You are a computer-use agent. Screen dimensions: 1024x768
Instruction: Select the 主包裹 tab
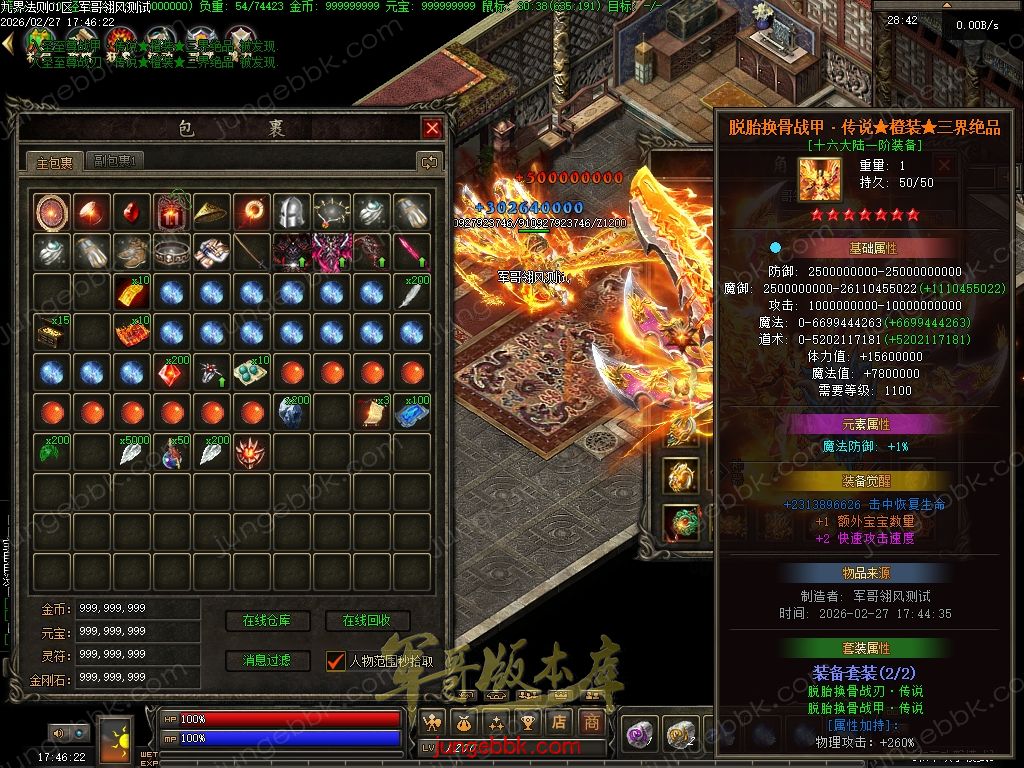[55, 161]
